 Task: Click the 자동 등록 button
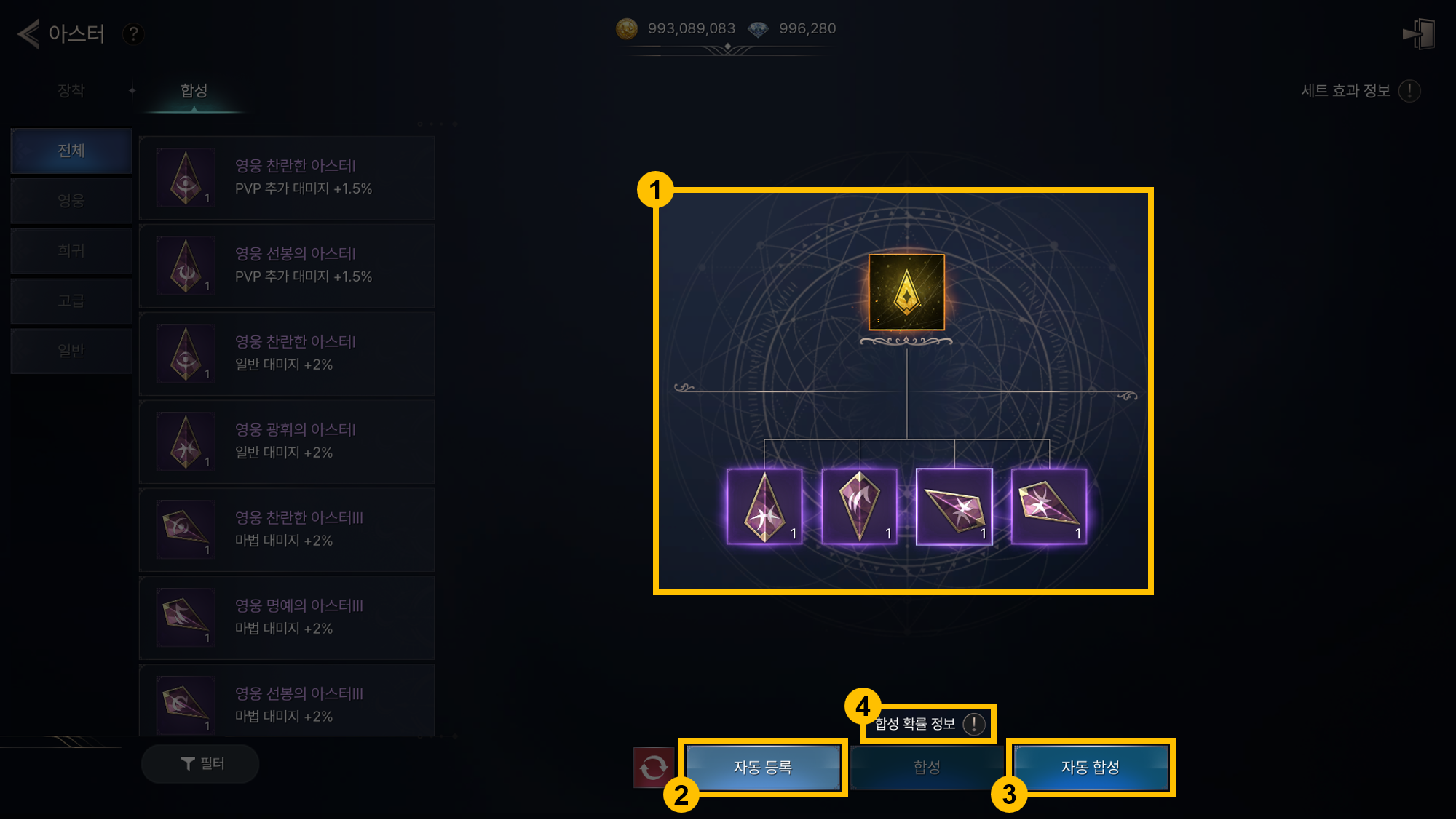763,767
